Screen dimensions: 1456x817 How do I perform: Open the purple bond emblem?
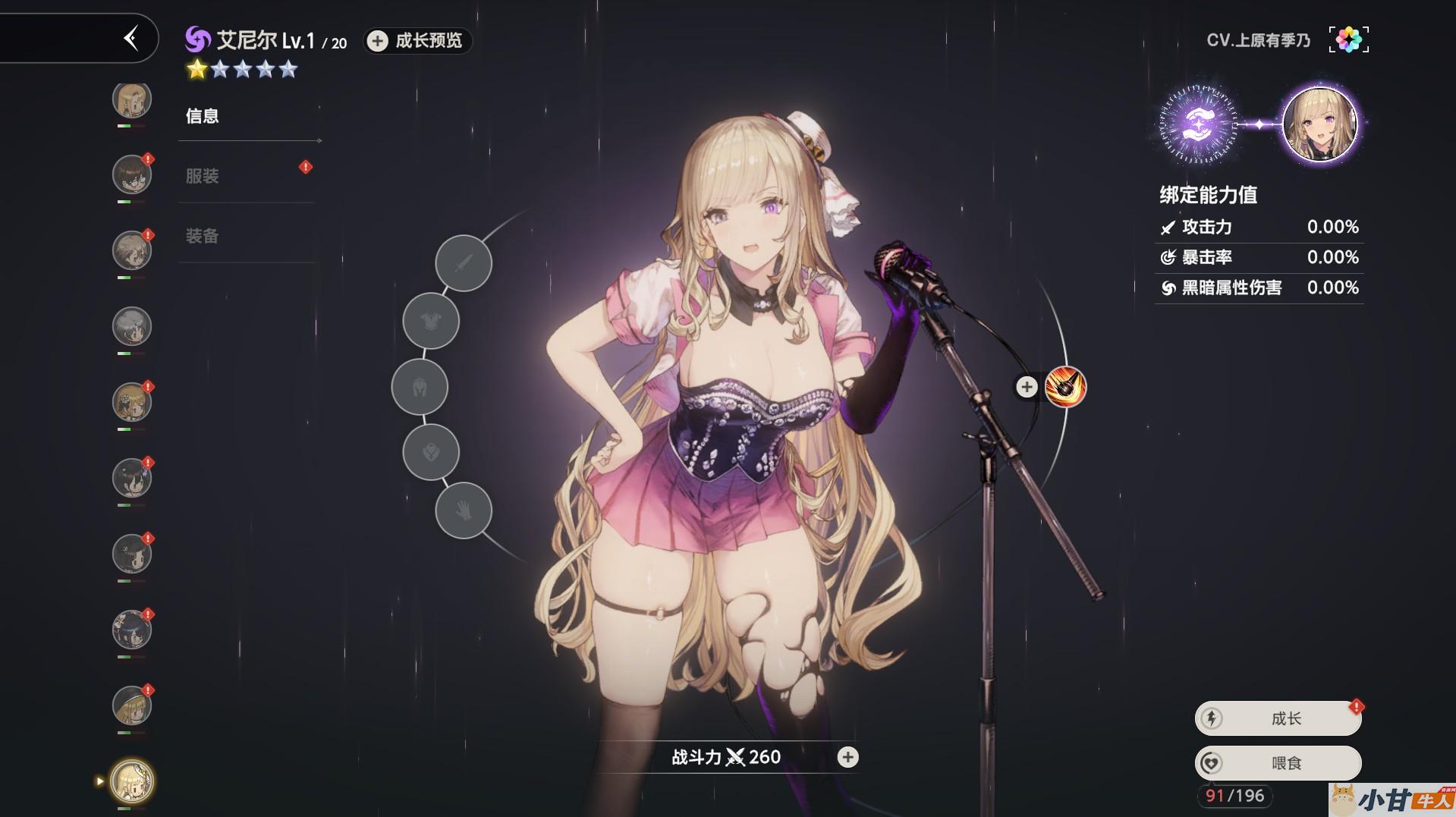click(1198, 124)
